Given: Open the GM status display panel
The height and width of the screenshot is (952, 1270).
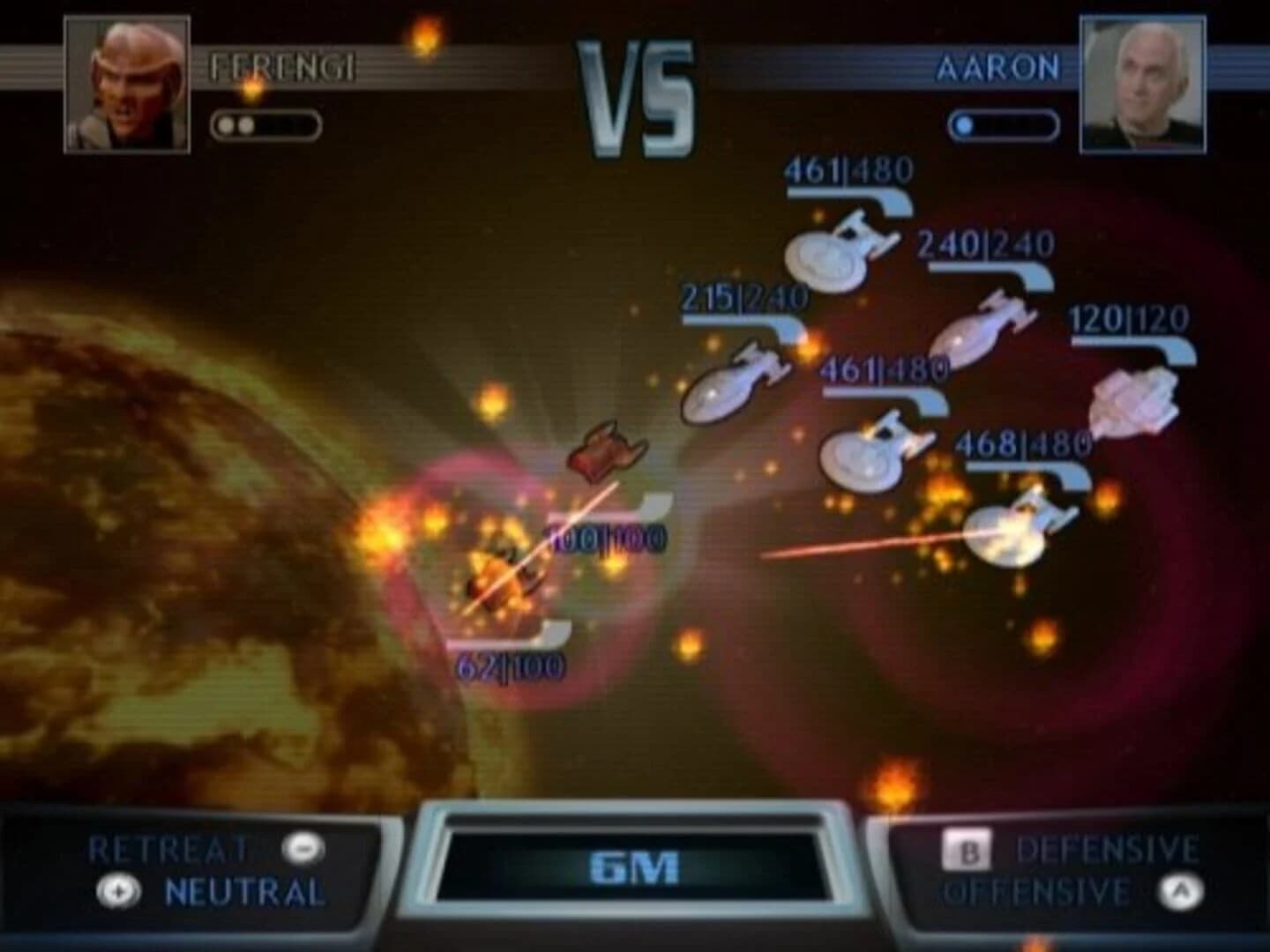Looking at the screenshot, I should tap(633, 867).
